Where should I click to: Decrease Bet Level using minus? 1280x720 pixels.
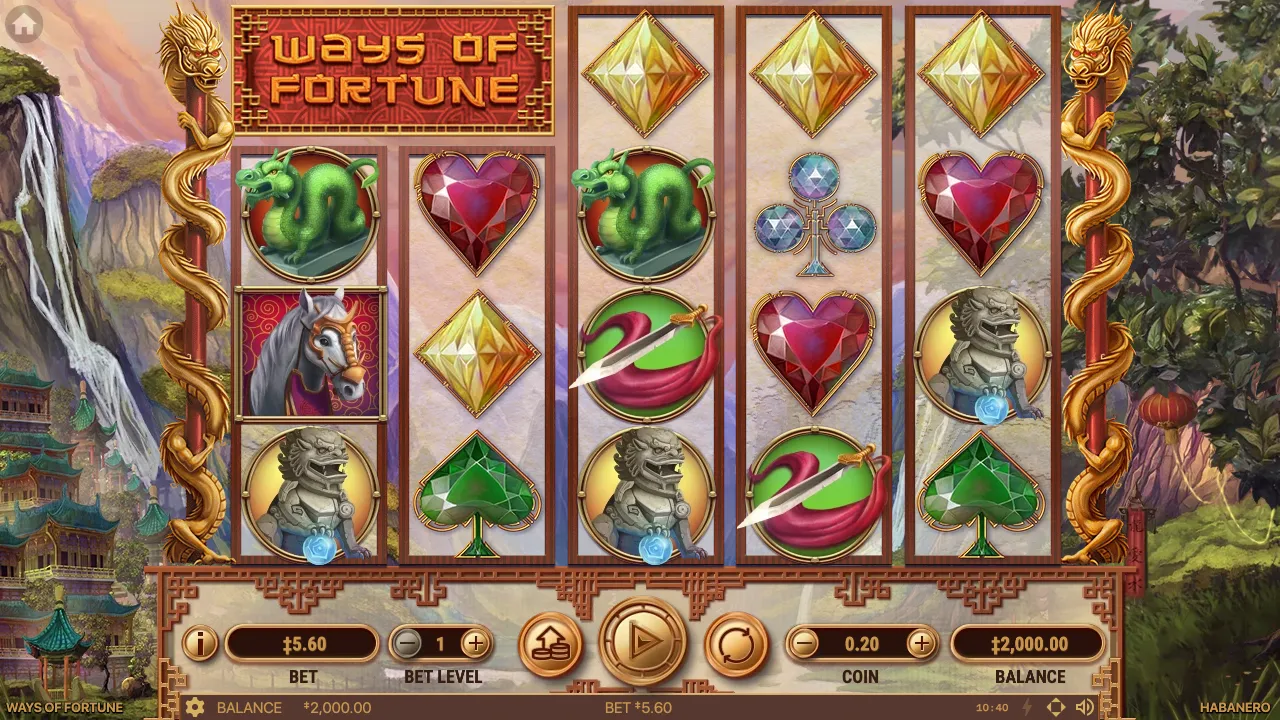point(407,644)
